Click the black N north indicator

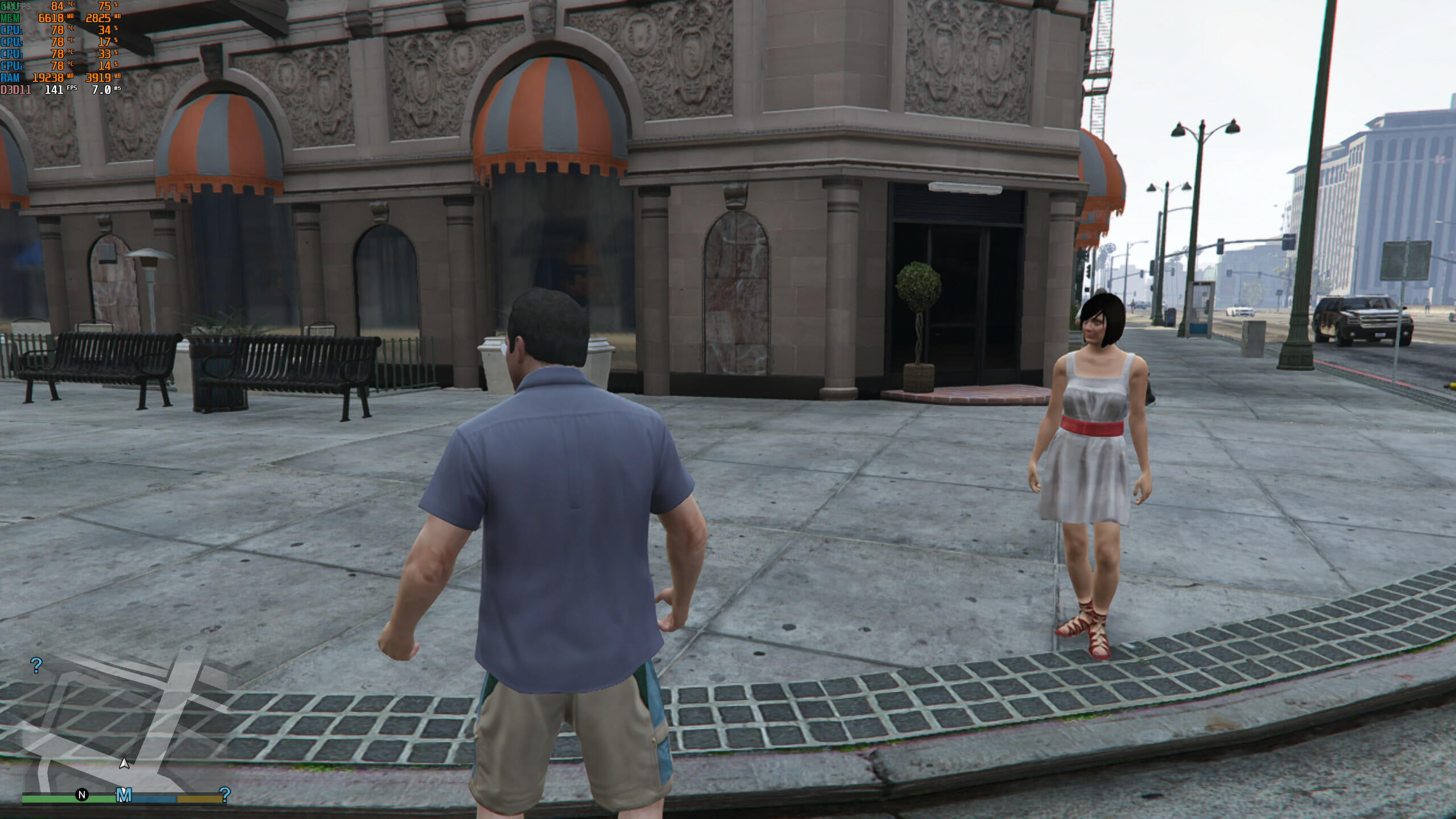point(82,795)
